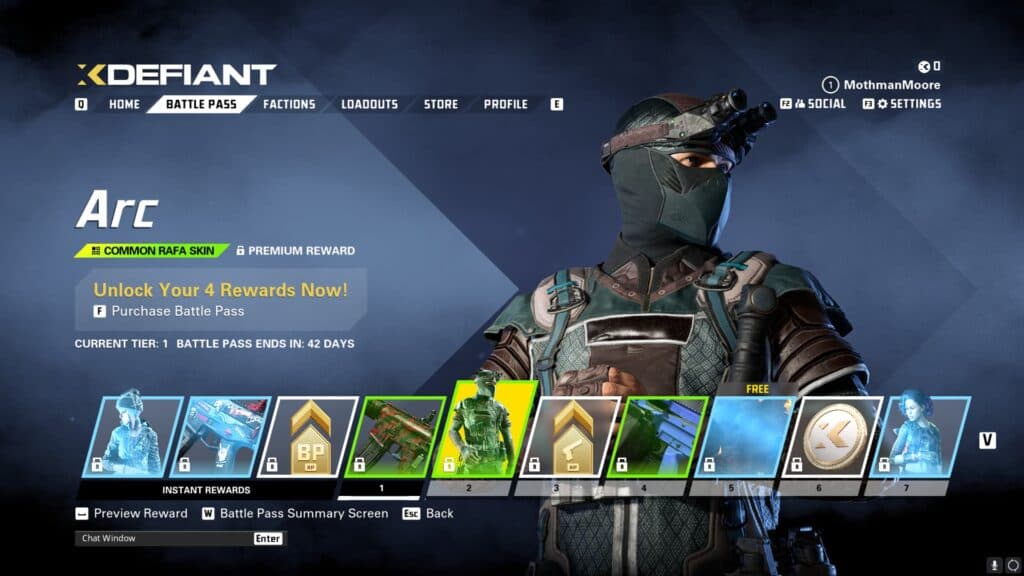Open the Settings menu
Screen dimensions: 1024x576
click(908, 104)
